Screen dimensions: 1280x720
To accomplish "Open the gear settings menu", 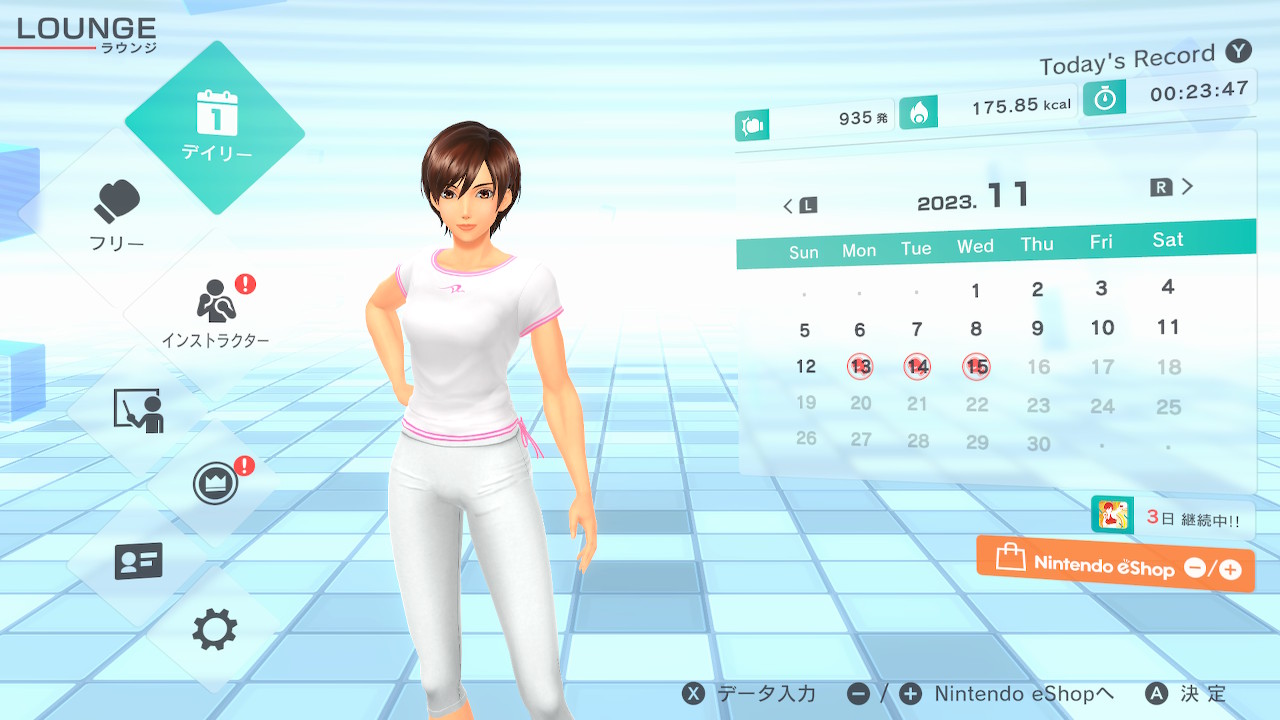I will pyautogui.click(x=215, y=630).
